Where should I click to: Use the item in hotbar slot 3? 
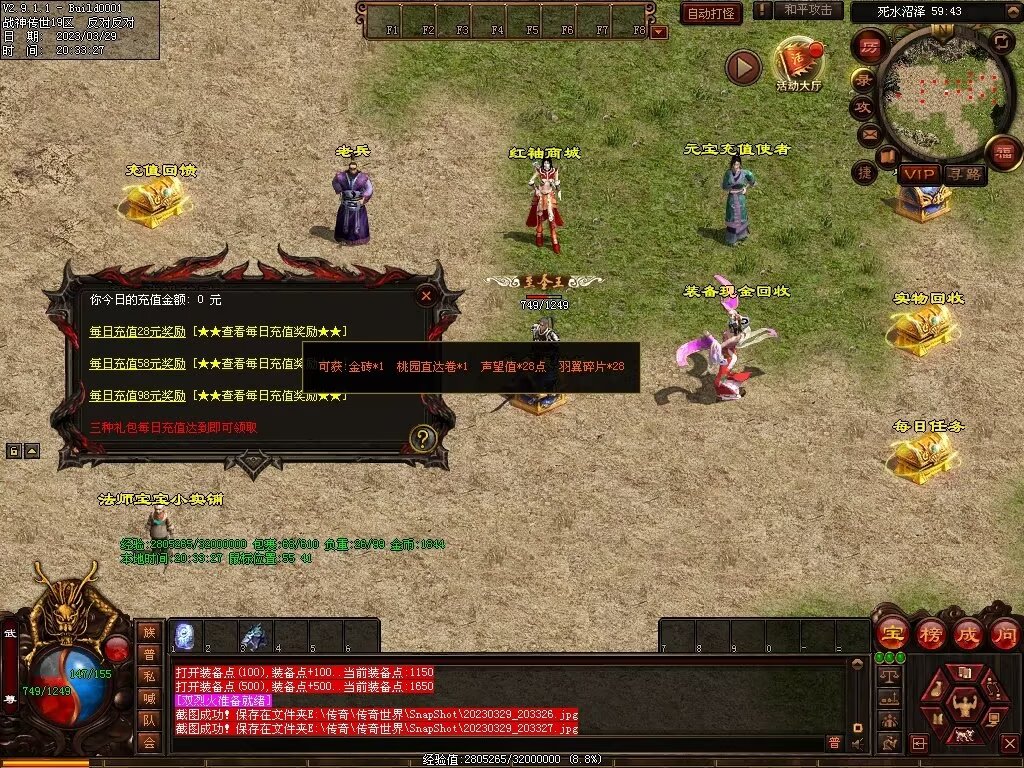tap(255, 636)
